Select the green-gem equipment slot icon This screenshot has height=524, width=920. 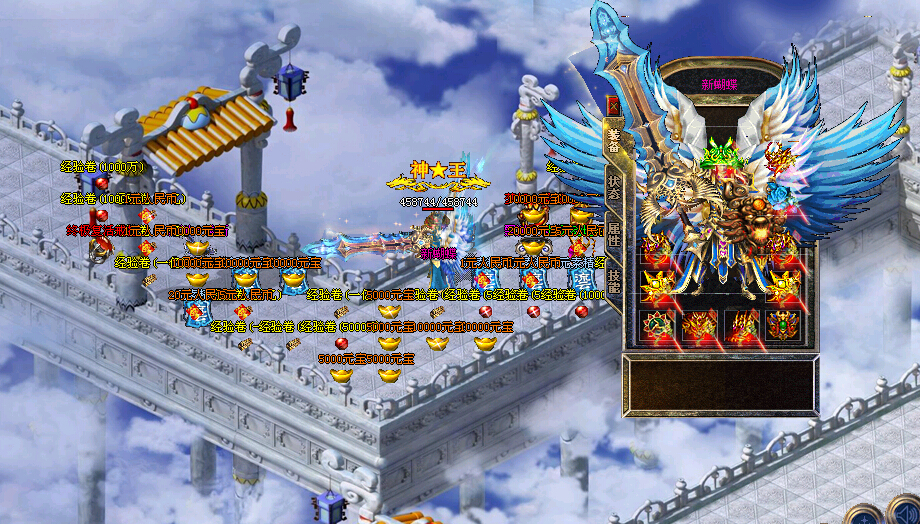(x=656, y=326)
